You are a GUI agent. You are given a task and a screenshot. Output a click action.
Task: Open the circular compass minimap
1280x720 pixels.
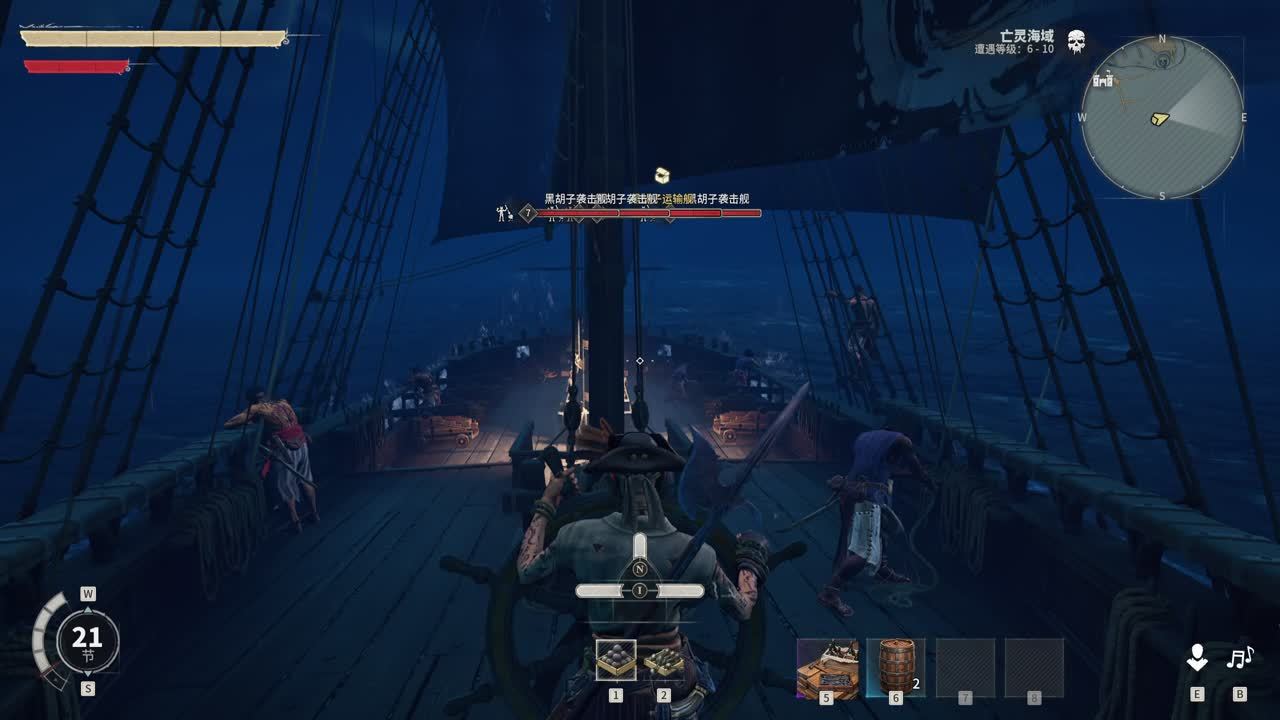[x=1162, y=117]
